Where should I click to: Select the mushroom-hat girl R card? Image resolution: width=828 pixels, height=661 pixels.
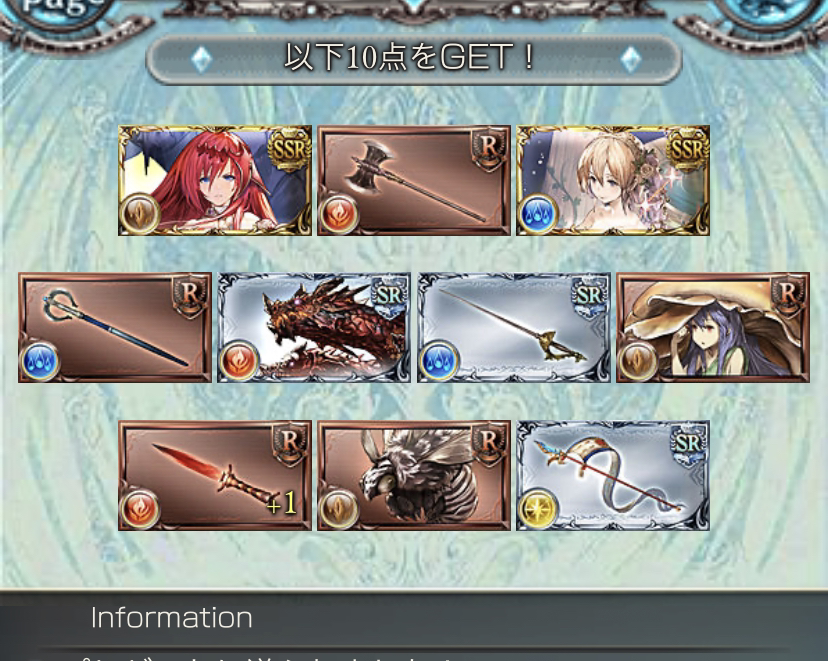[x=712, y=328]
